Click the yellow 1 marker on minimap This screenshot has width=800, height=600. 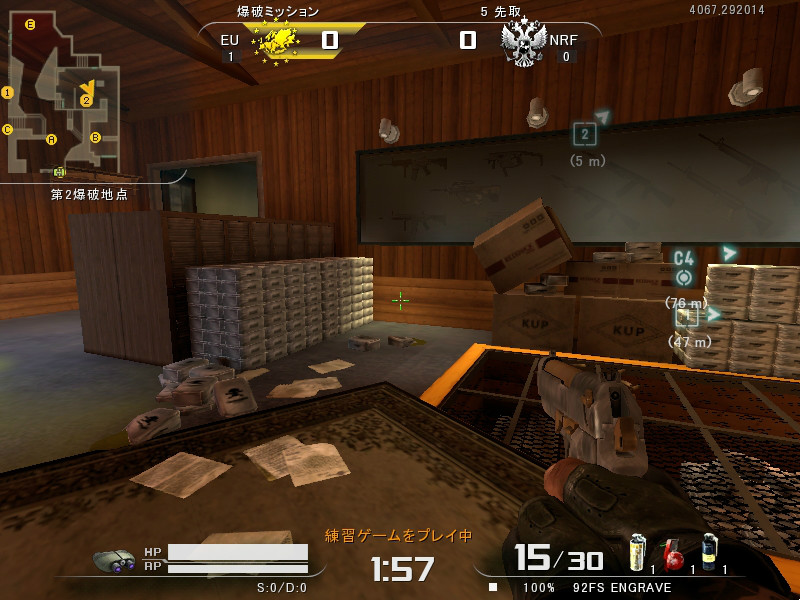point(8,93)
